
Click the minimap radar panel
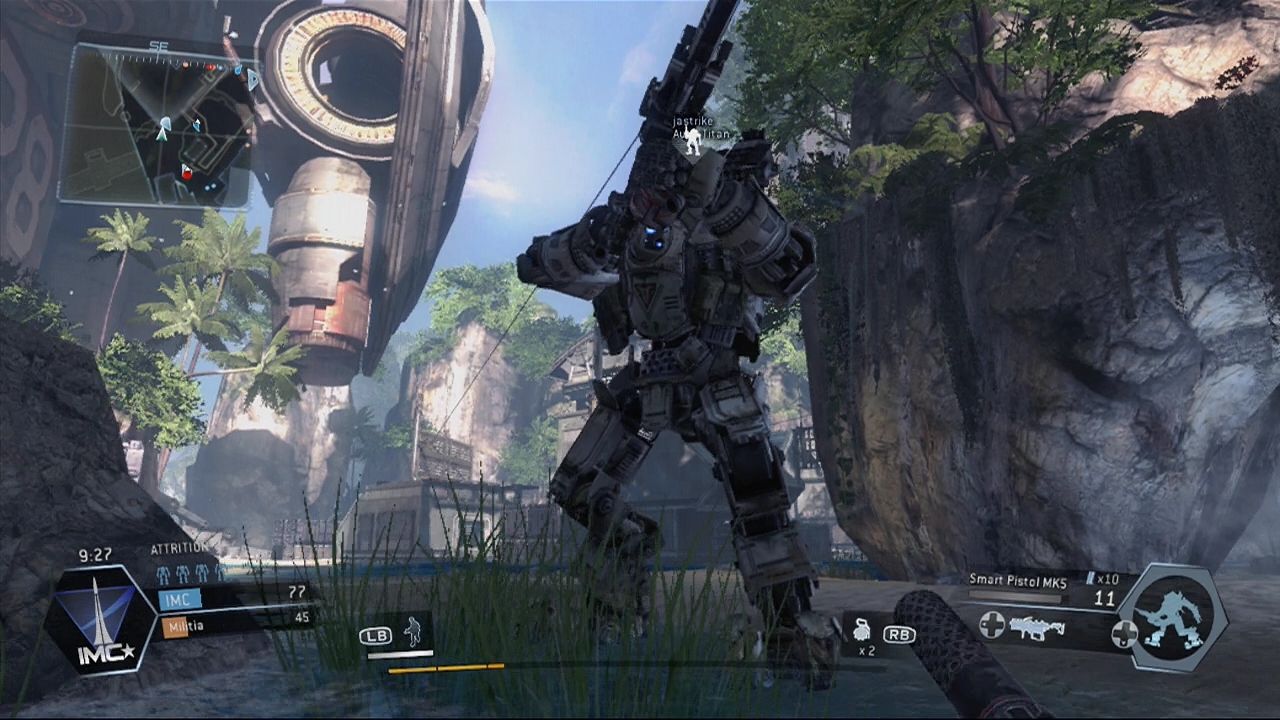[157, 124]
